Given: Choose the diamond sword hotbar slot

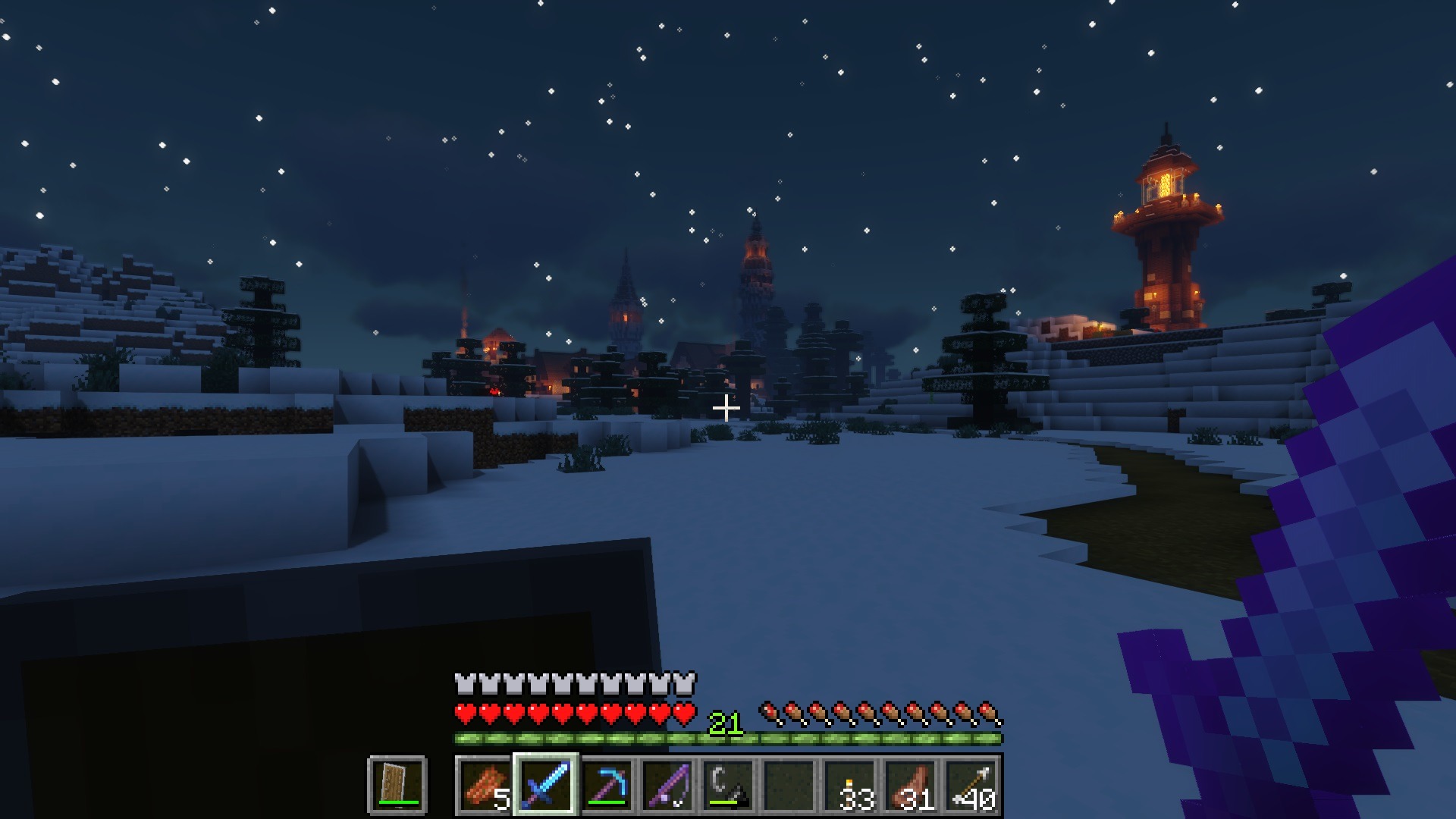Looking at the screenshot, I should (546, 785).
